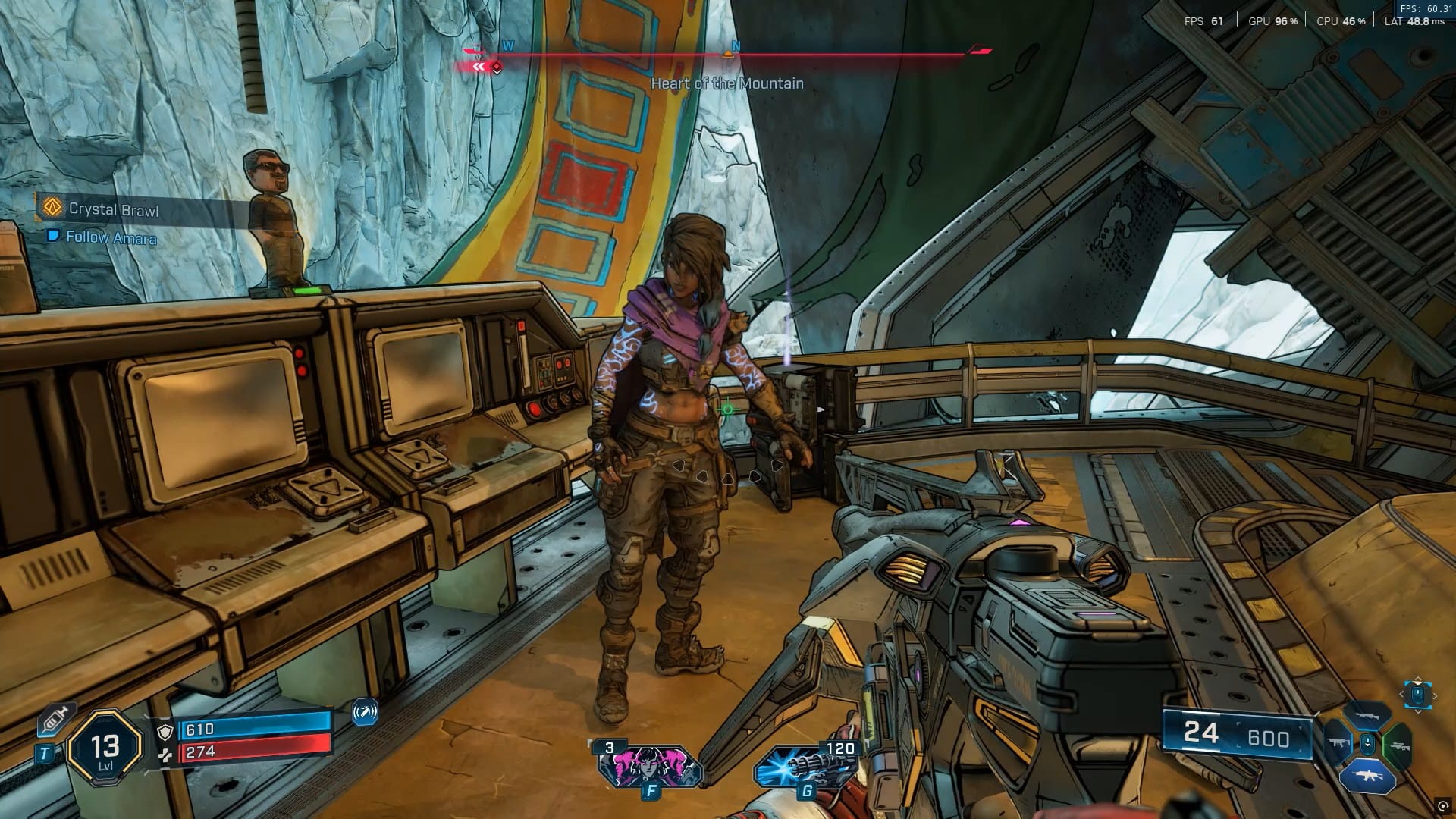
Task: Select the Crystal Brawl quest tracker
Action: point(113,209)
